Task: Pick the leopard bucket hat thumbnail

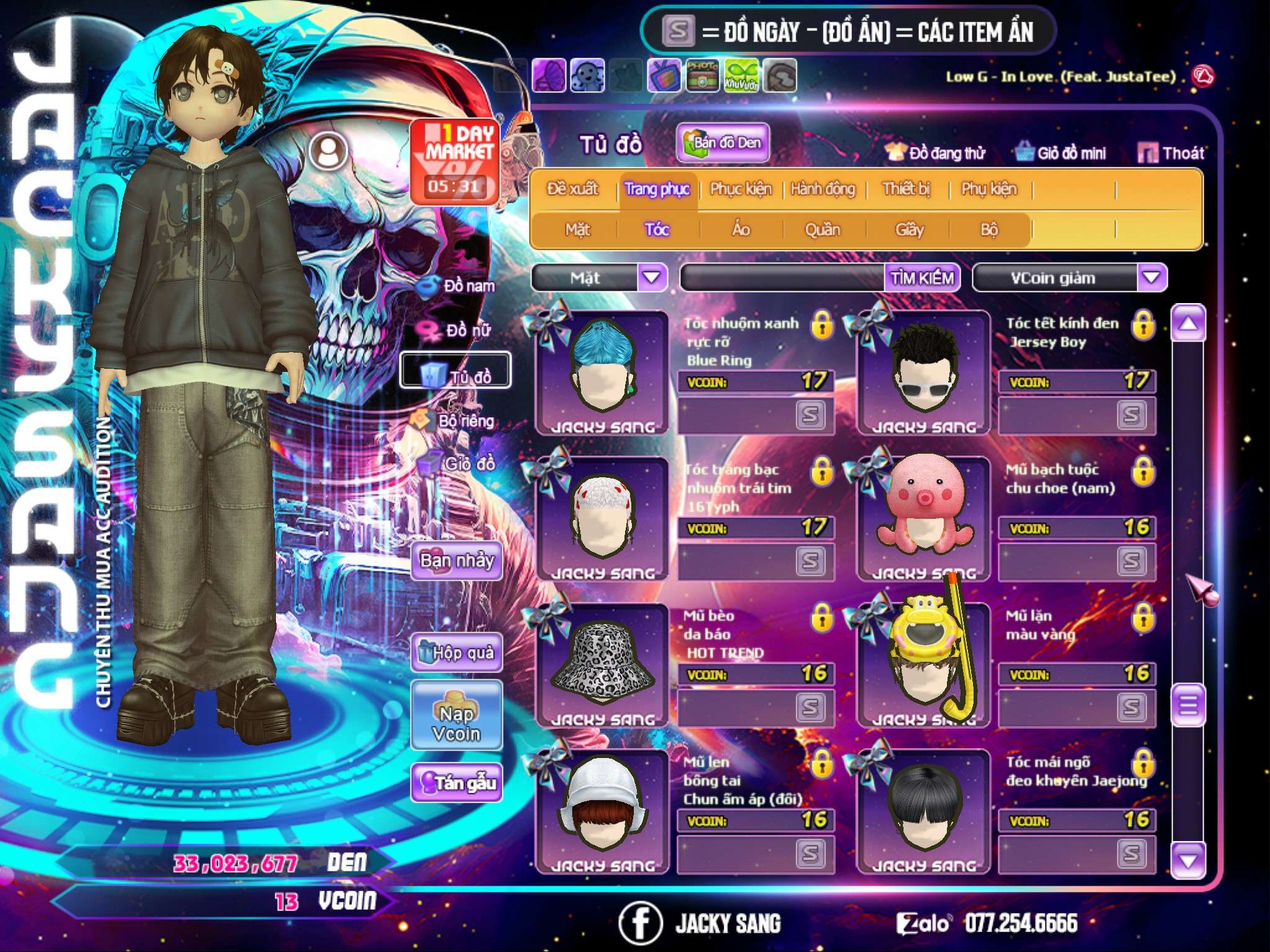Action: click(x=602, y=663)
